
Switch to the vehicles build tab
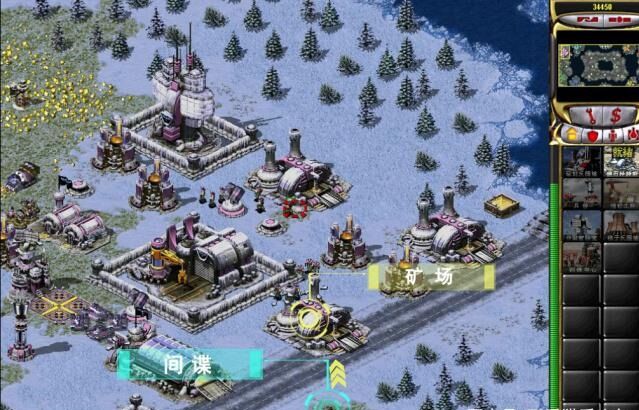[632, 133]
